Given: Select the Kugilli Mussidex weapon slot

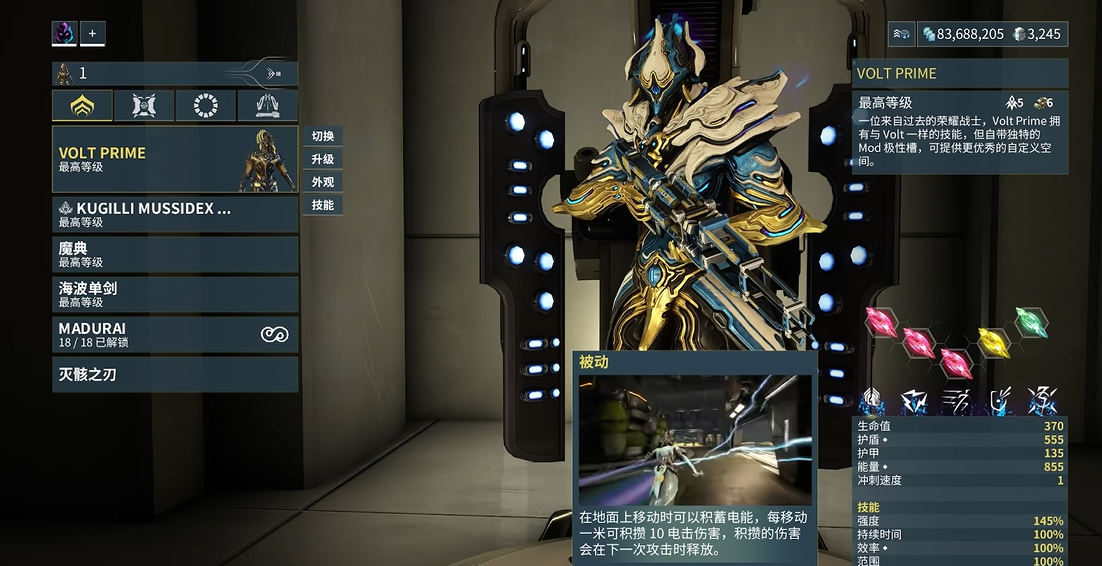Looking at the screenshot, I should [175, 214].
